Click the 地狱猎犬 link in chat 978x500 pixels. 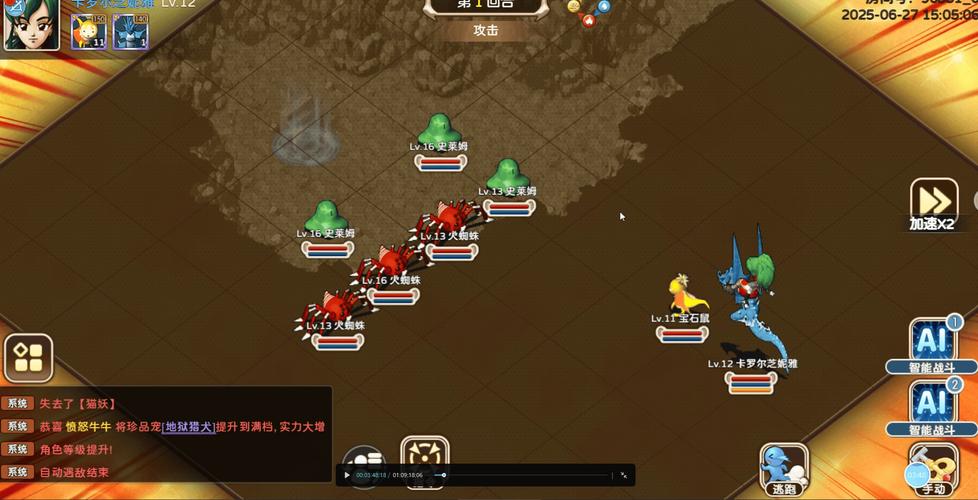pyautogui.click(x=188, y=426)
